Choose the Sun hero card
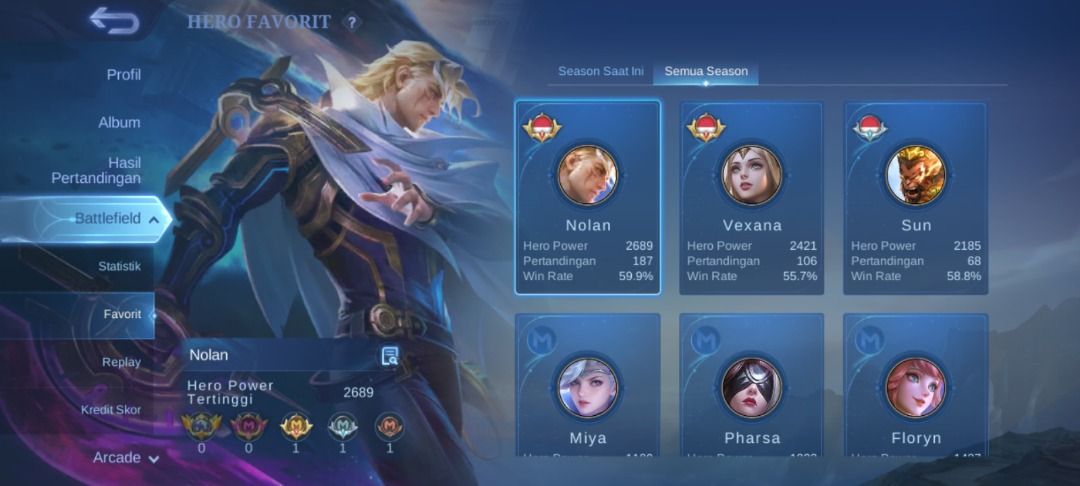The height and width of the screenshot is (486, 1080). 915,198
